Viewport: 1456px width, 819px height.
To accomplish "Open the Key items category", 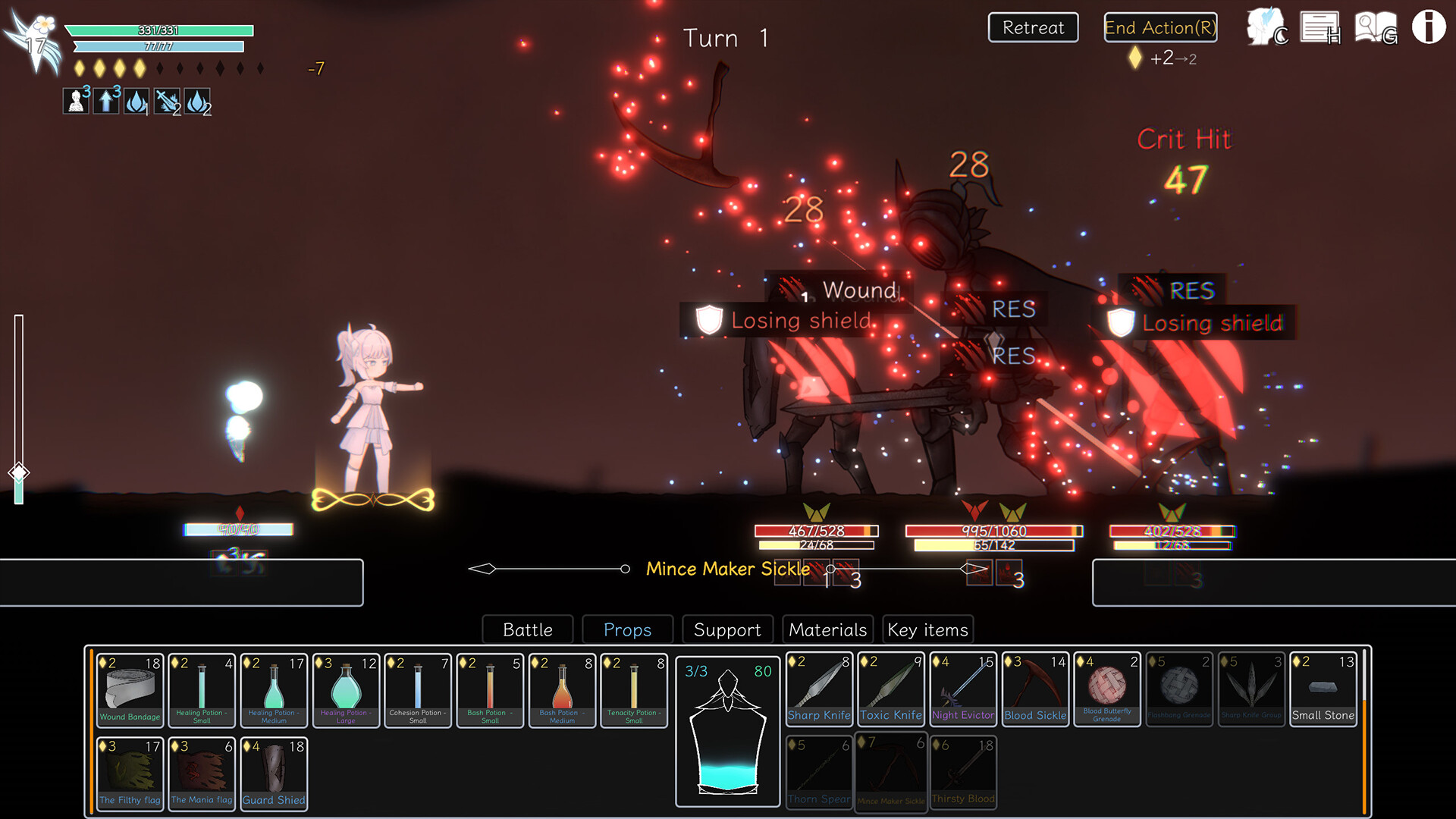I will (927, 629).
